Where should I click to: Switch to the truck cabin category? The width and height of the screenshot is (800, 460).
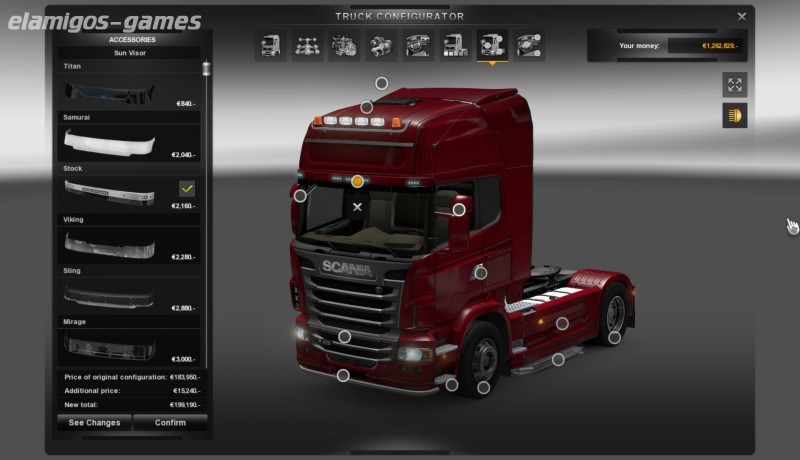270,45
